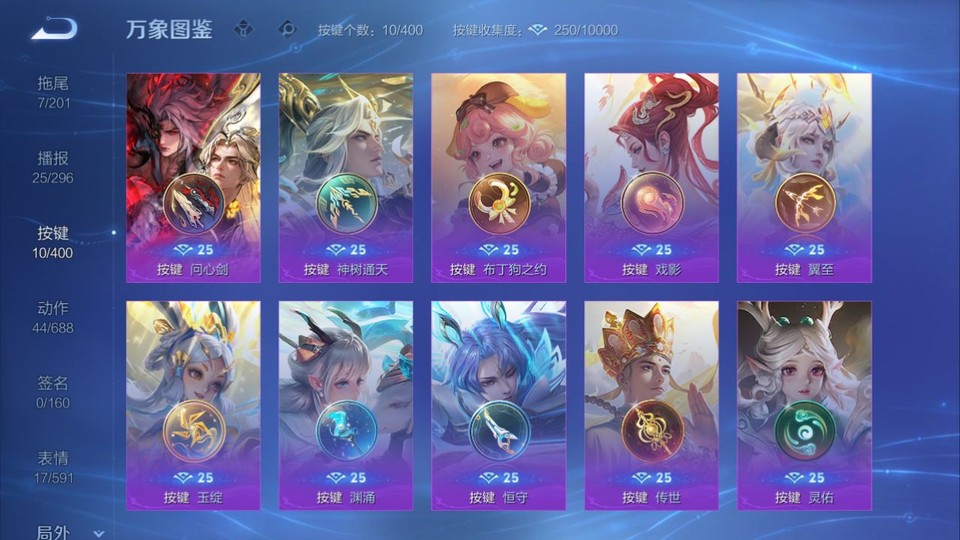Pick the 灵佑 button skin card
The height and width of the screenshot is (540, 960).
coord(804,405)
